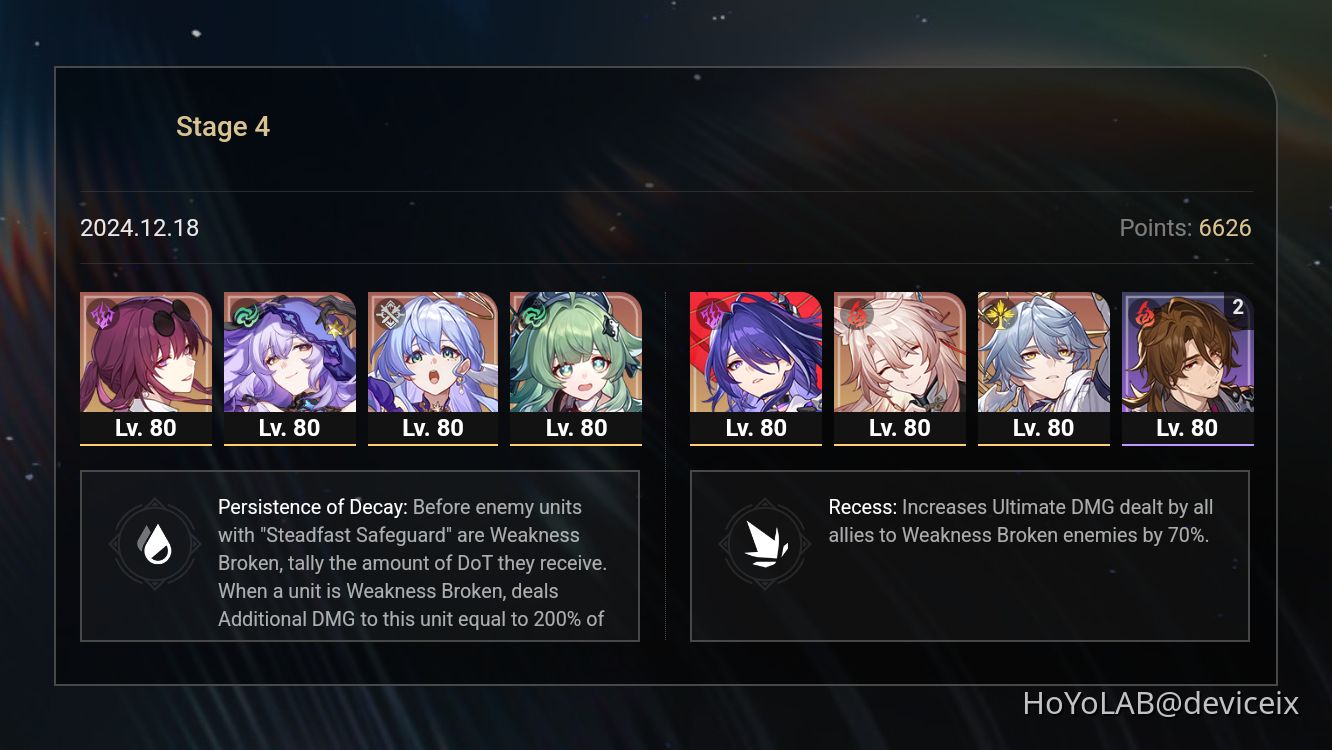Click the Stage 4 heading

pos(222,126)
